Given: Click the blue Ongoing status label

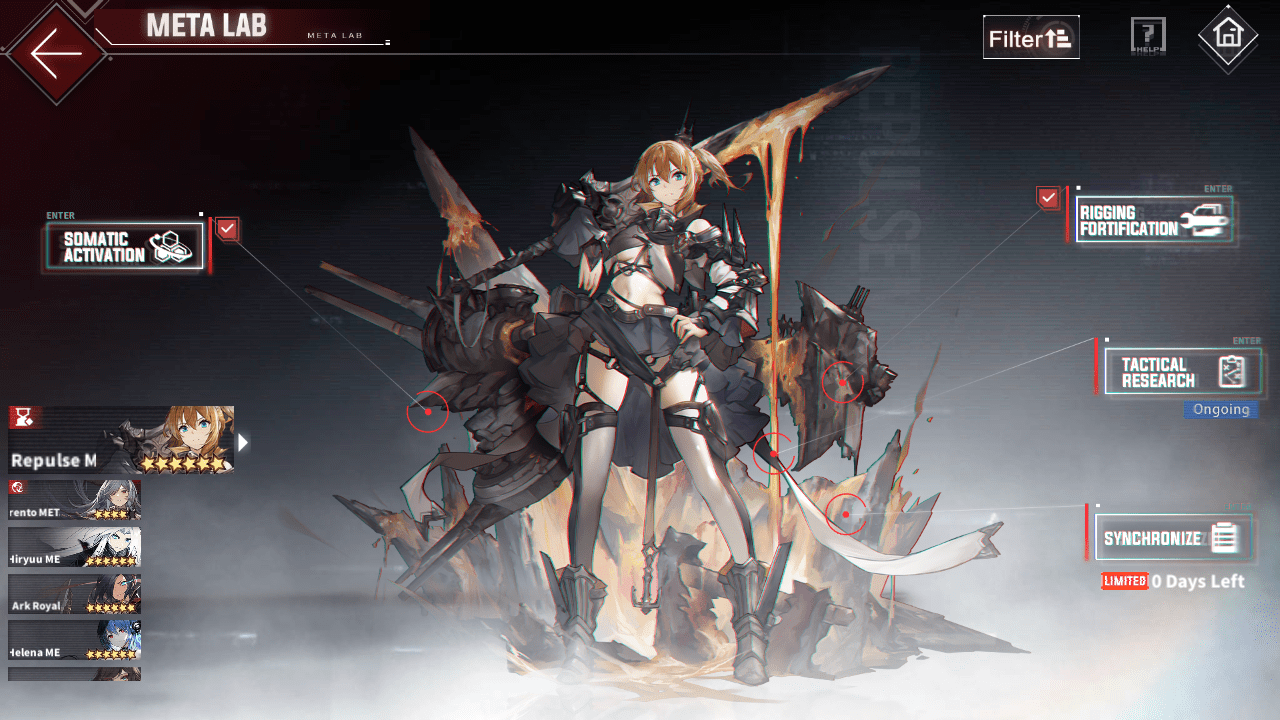Looking at the screenshot, I should point(1220,409).
